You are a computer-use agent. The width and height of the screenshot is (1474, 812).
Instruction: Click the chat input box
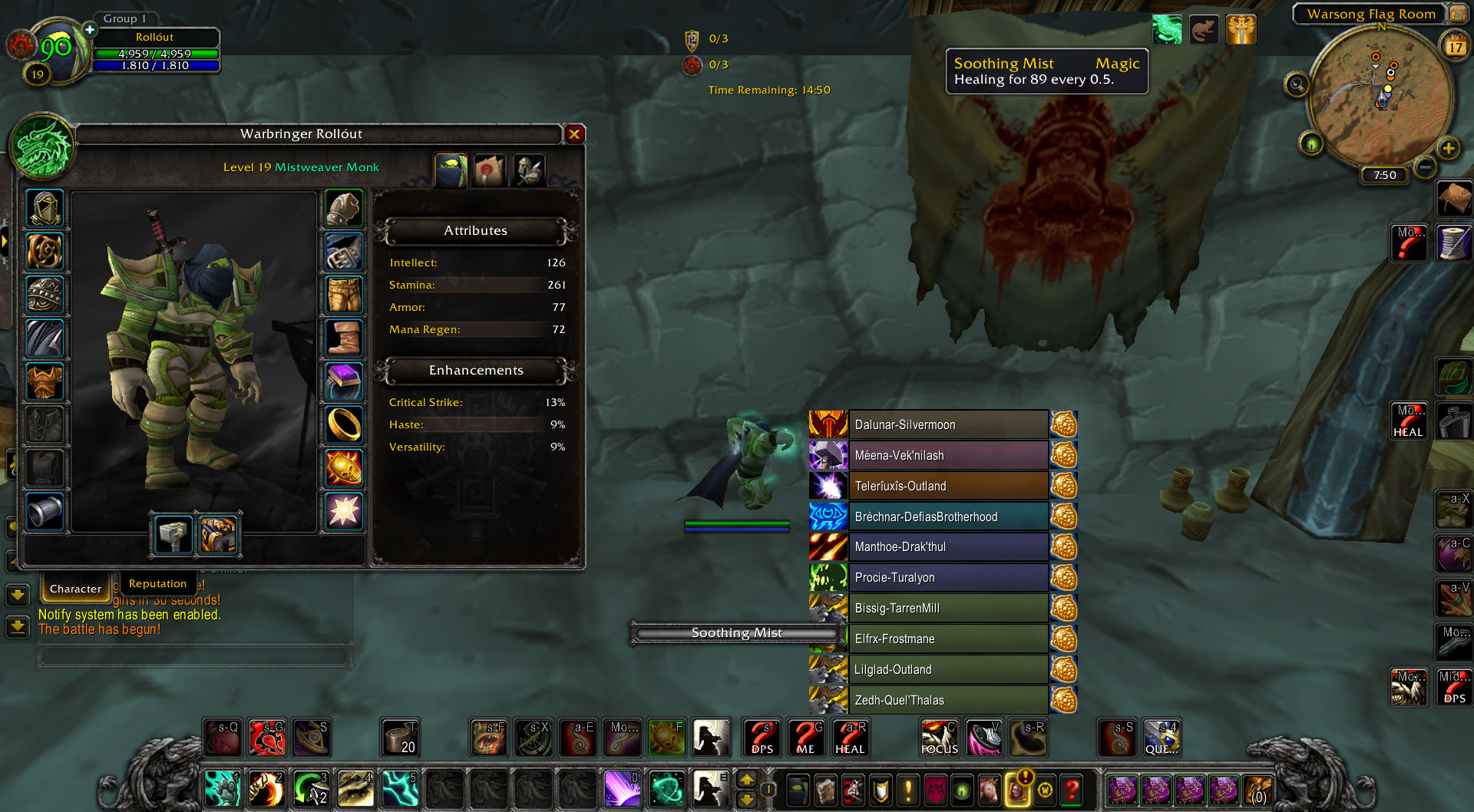195,656
